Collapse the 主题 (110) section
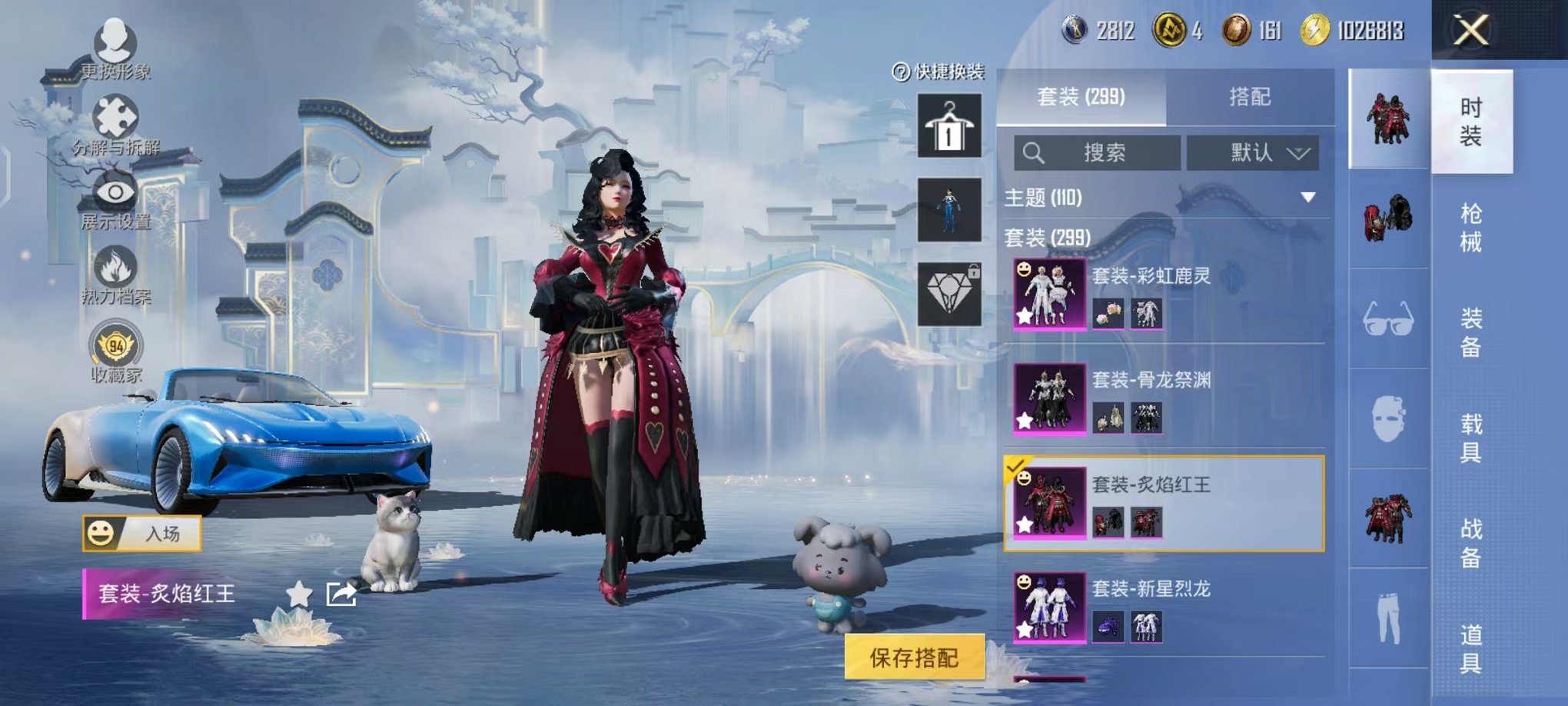The image size is (1568, 706). pos(1307,197)
